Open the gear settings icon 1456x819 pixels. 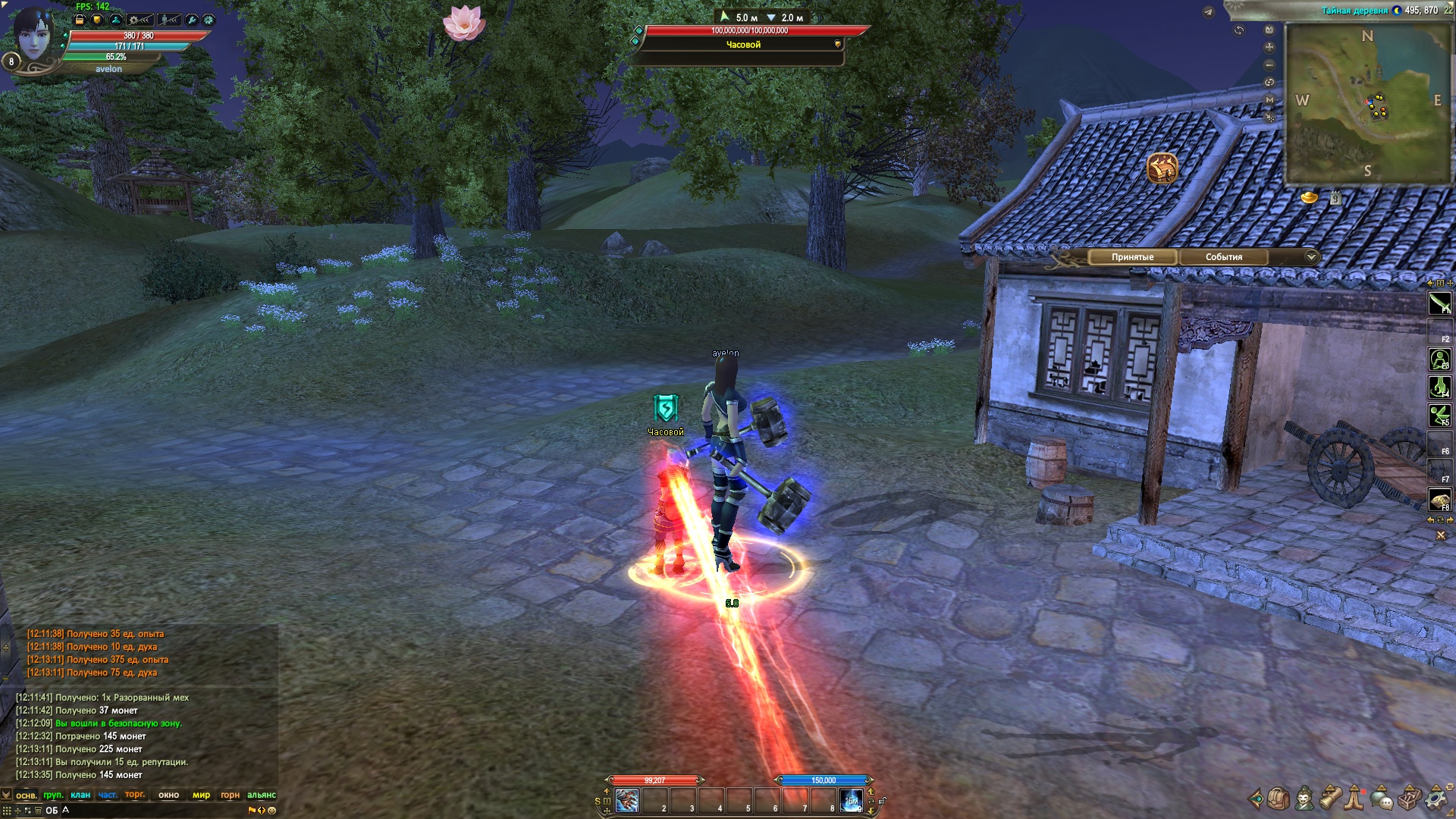pos(1436,799)
